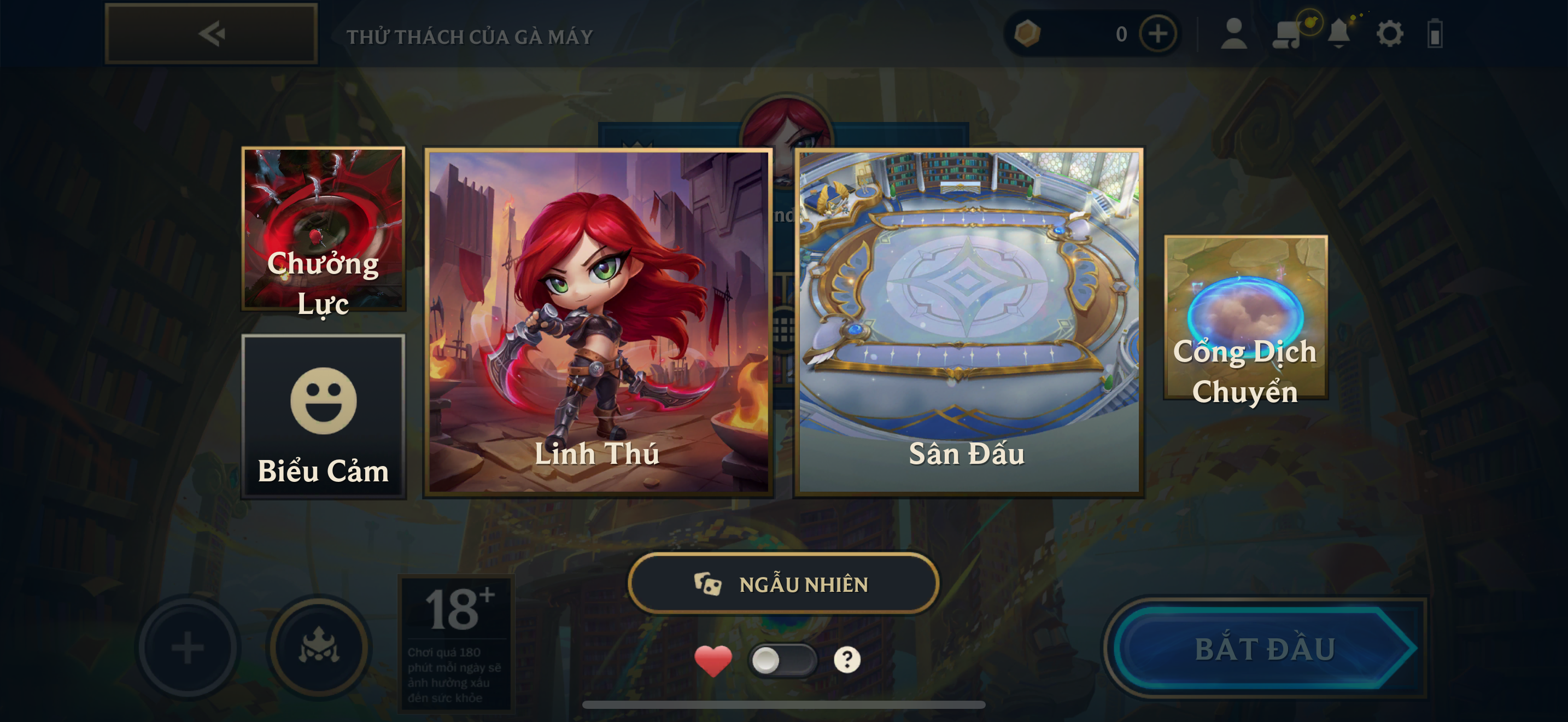Open the gear settings menu
The image size is (1568, 722).
click(x=1390, y=34)
